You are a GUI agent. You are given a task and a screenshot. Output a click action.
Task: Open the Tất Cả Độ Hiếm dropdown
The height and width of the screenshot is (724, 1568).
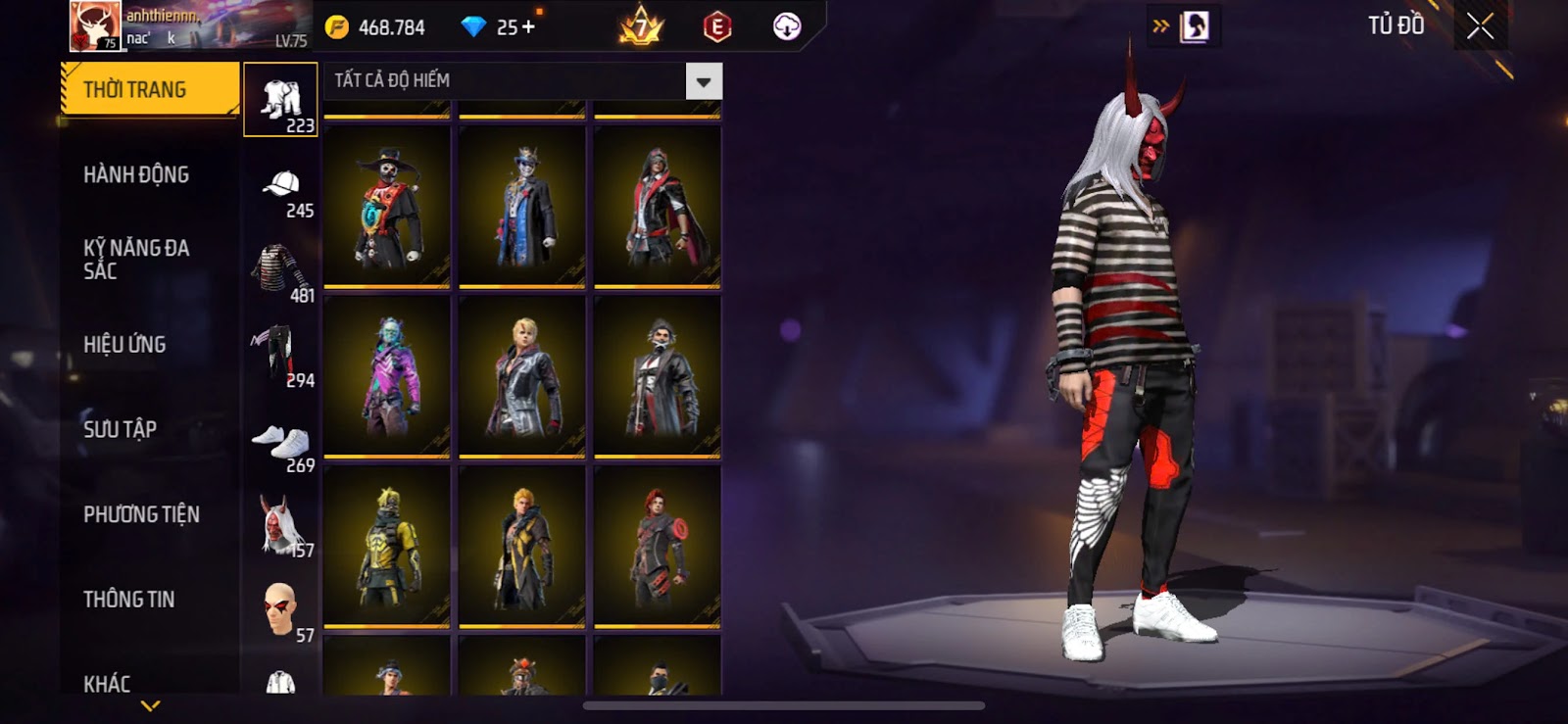703,81
